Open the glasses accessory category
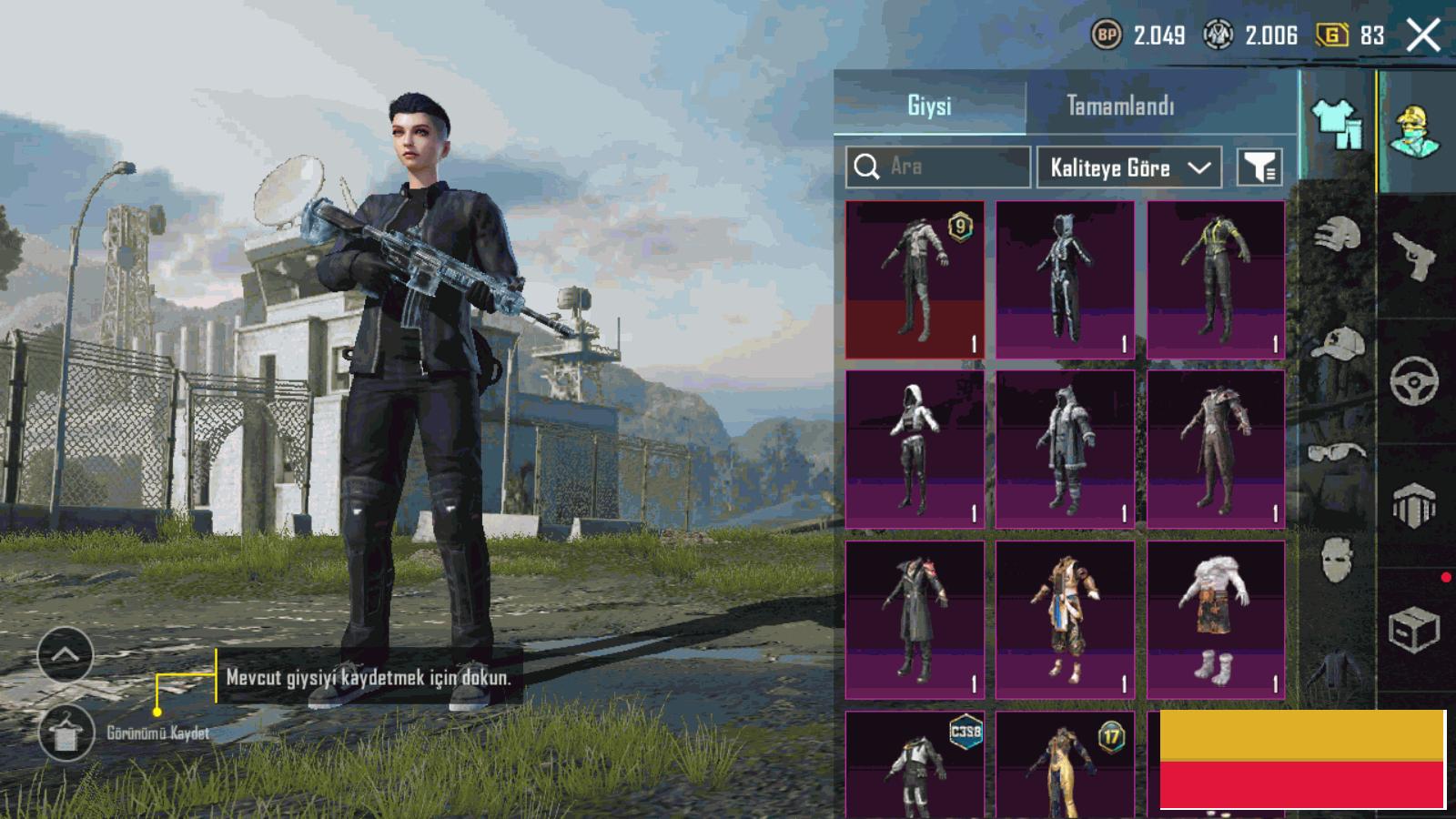 click(x=1337, y=452)
